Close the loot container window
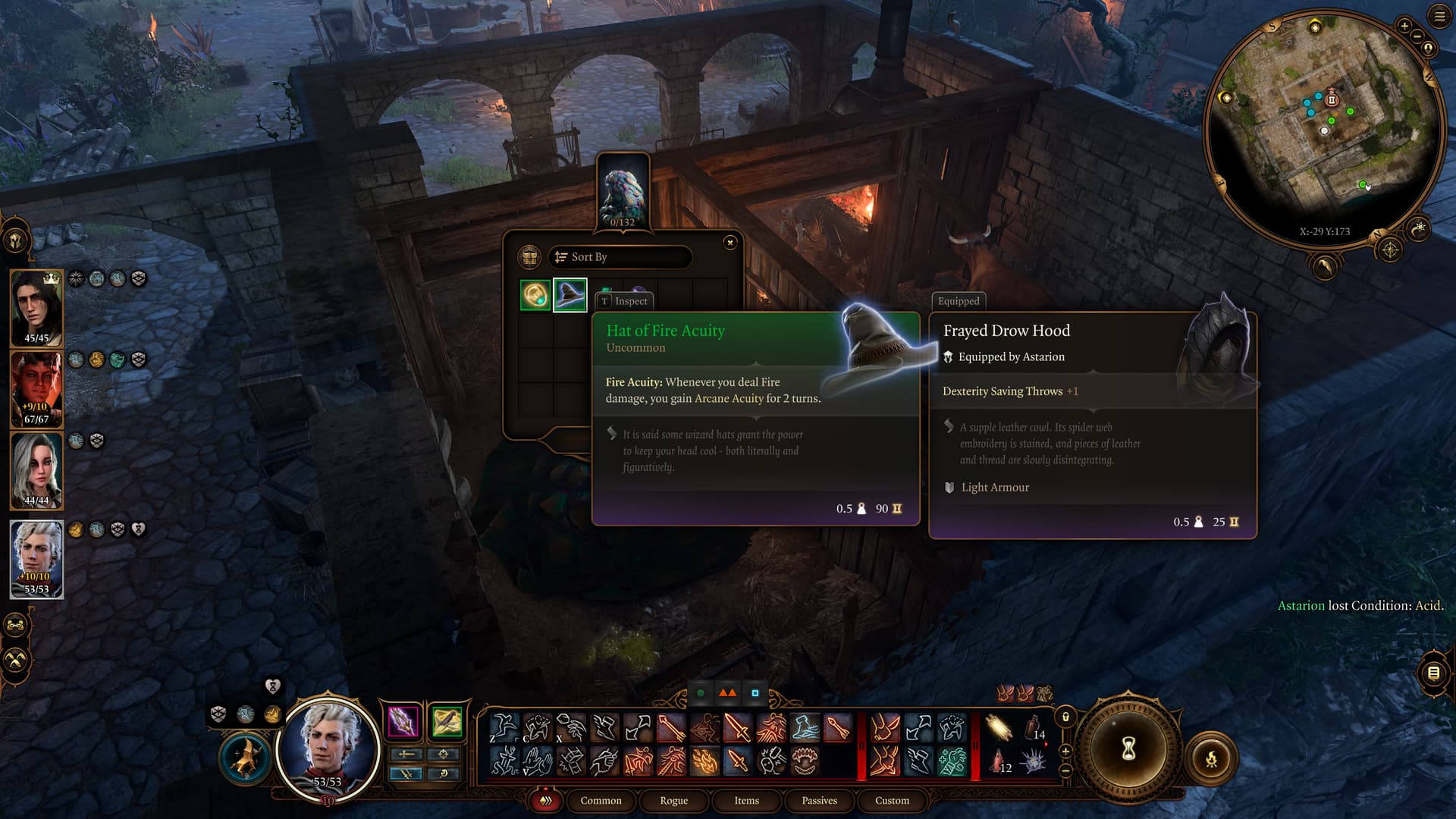 (x=730, y=243)
